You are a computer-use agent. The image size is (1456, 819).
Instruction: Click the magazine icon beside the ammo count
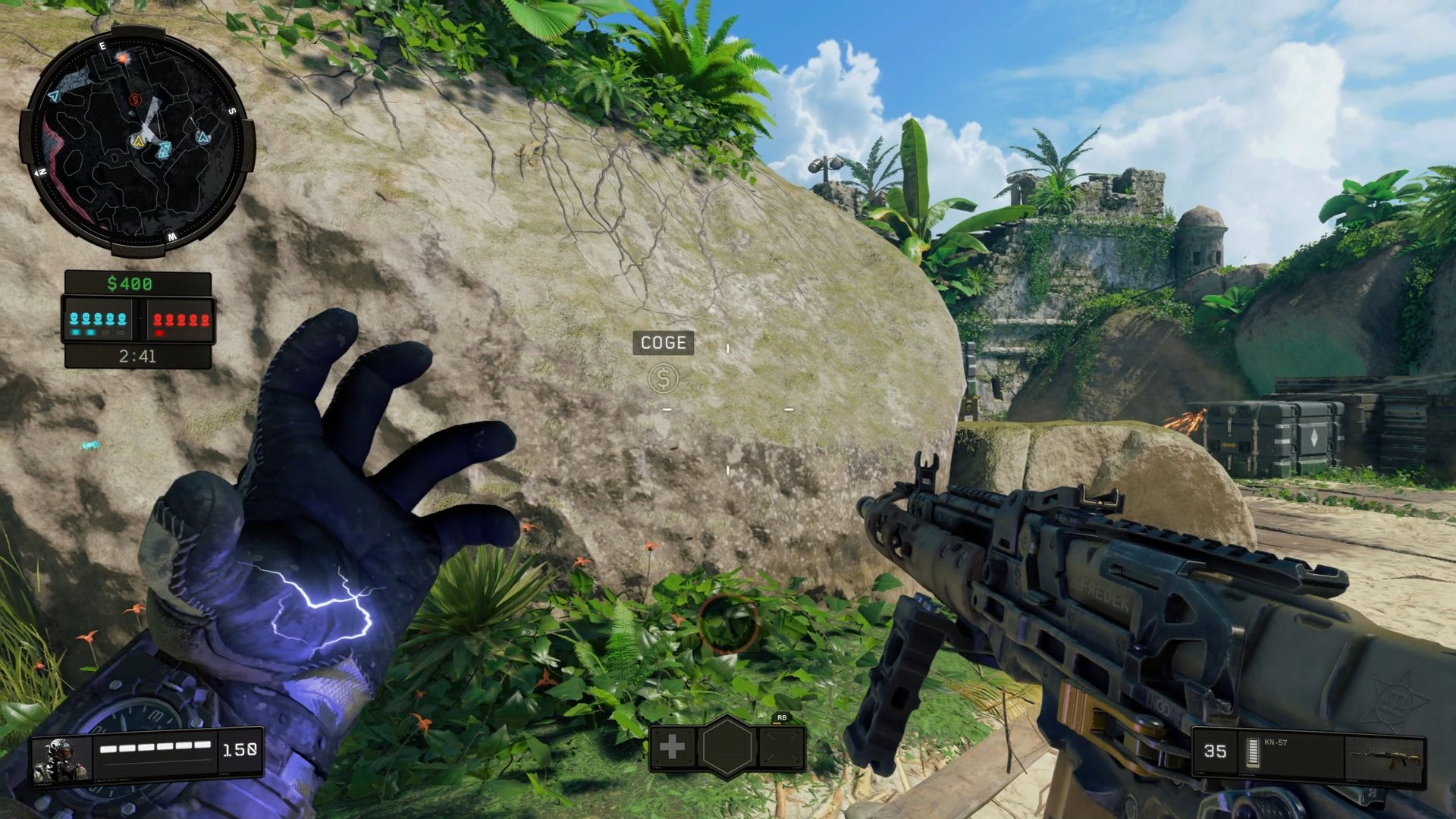(1253, 753)
